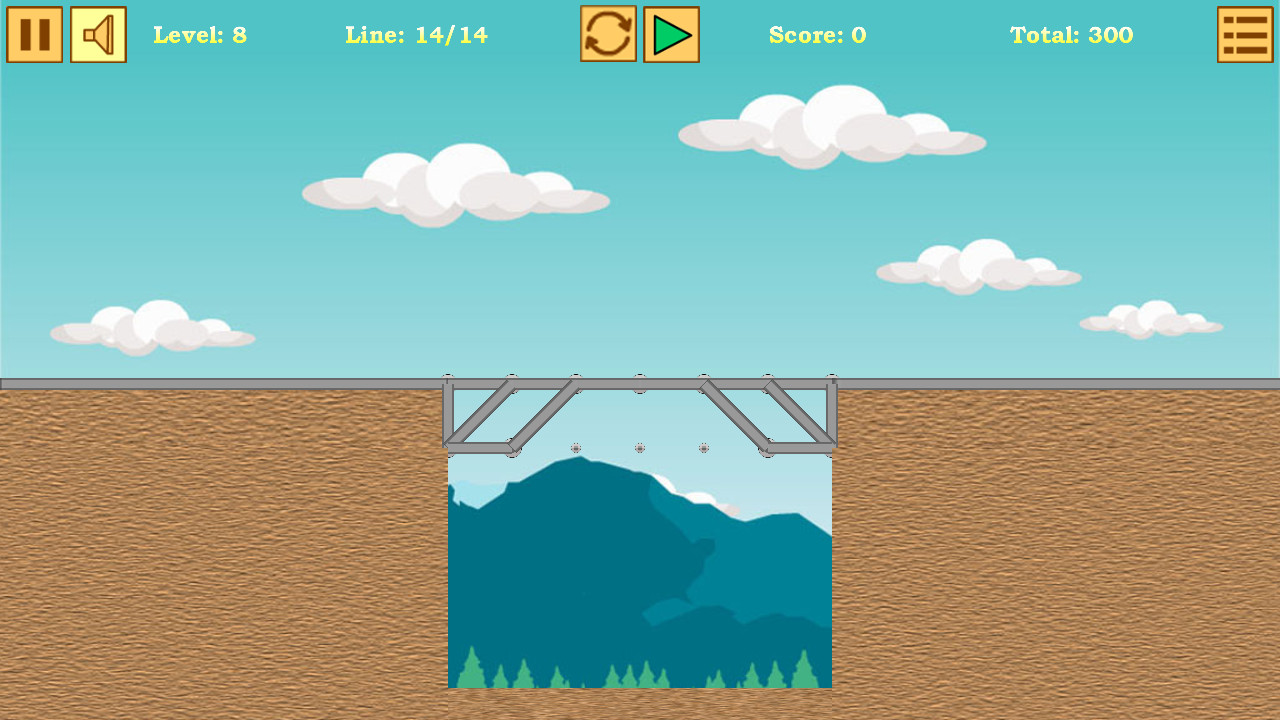Click the Total: 300 text
This screenshot has width=1280, height=720.
pos(1071,35)
